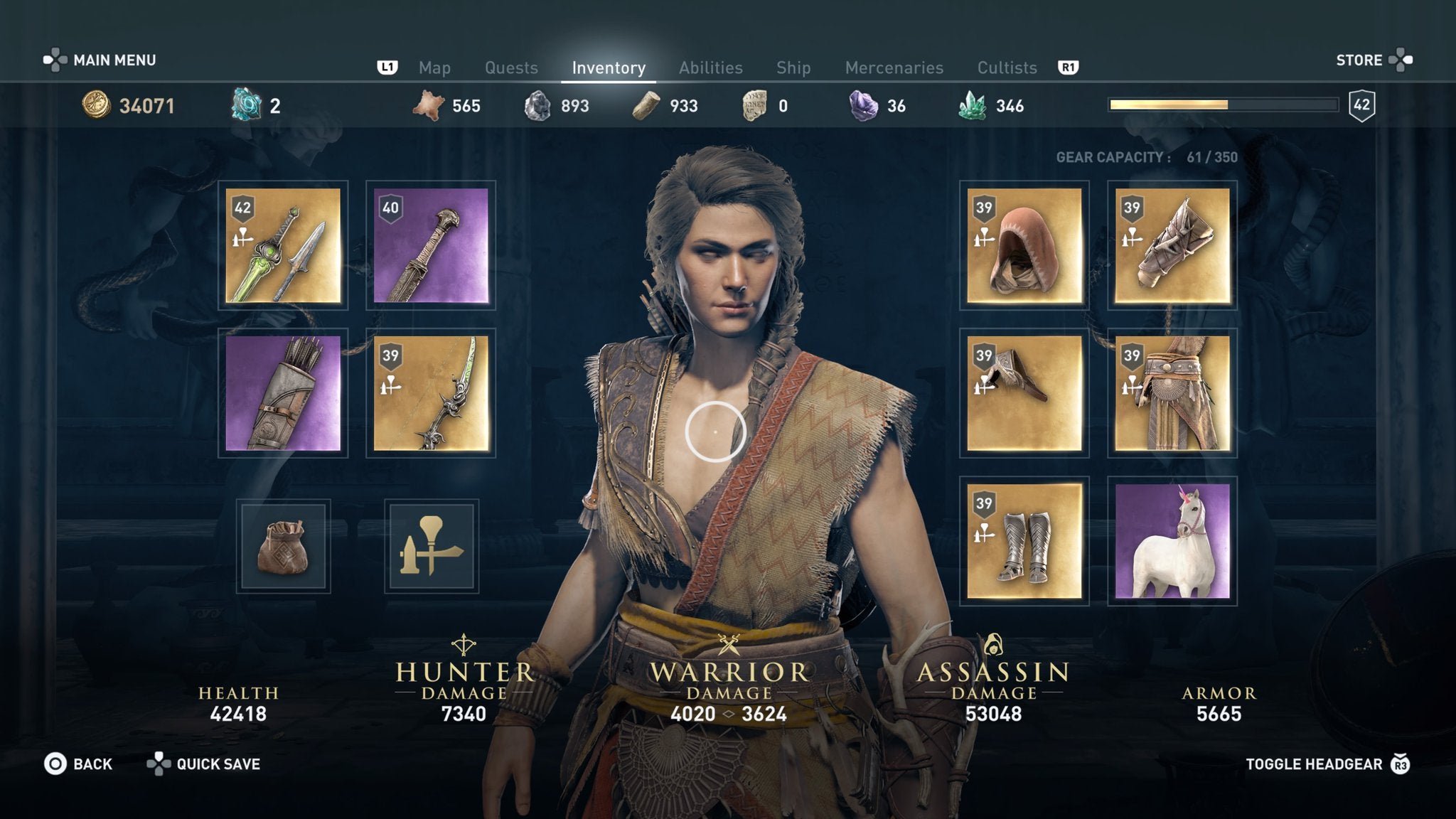Switch to the Abilities tab
The image size is (1456, 819).
[x=711, y=68]
